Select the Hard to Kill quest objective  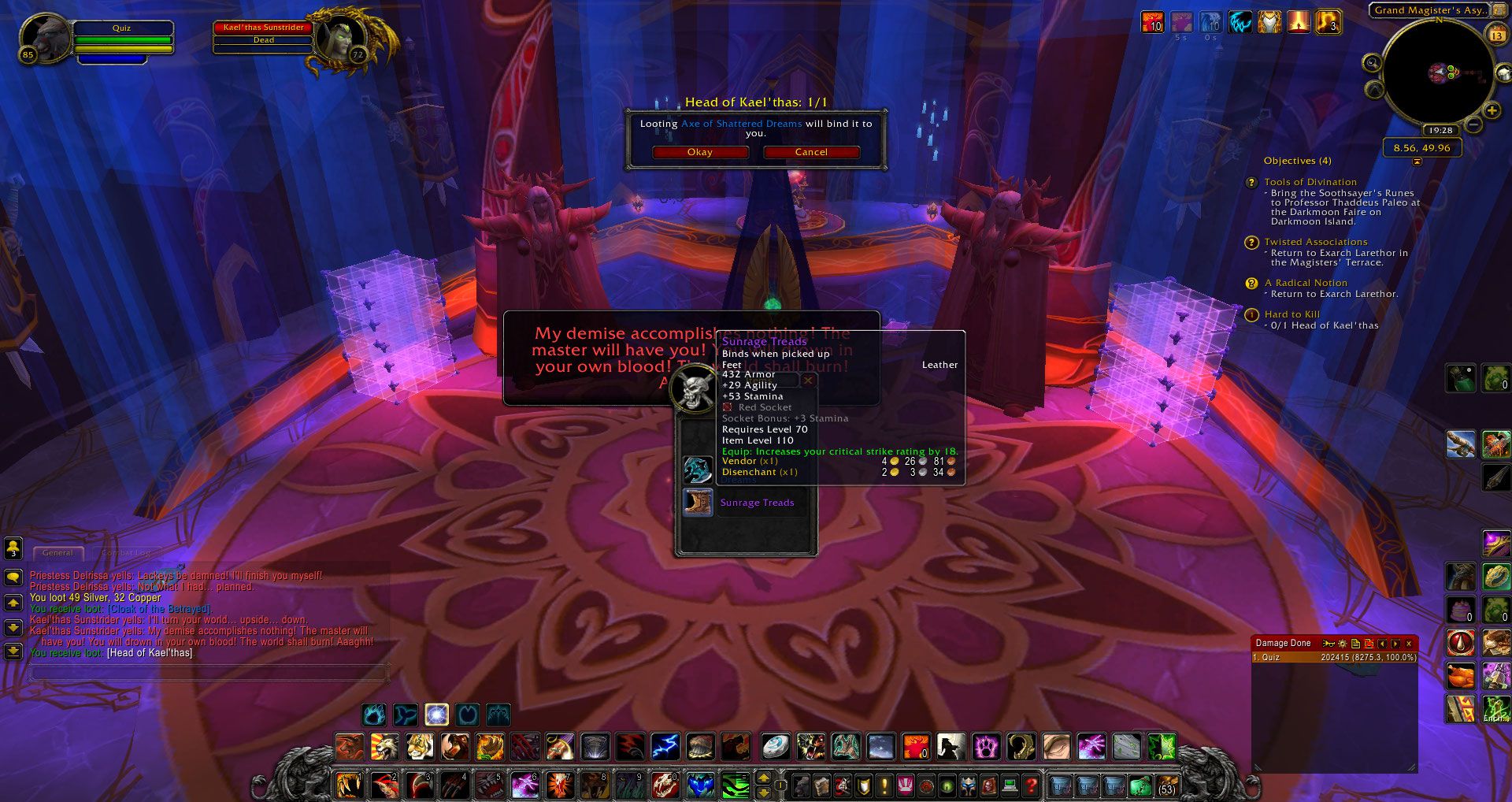[1291, 314]
